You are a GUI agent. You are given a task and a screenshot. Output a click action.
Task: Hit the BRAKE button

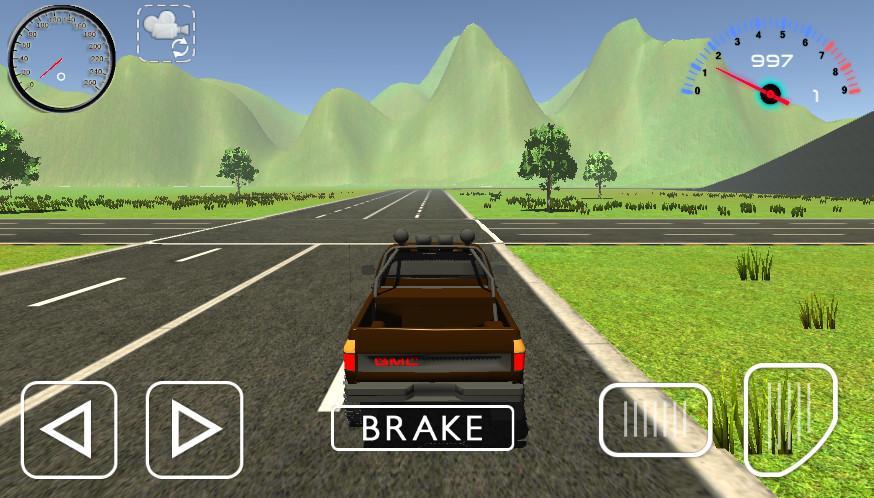(422, 428)
